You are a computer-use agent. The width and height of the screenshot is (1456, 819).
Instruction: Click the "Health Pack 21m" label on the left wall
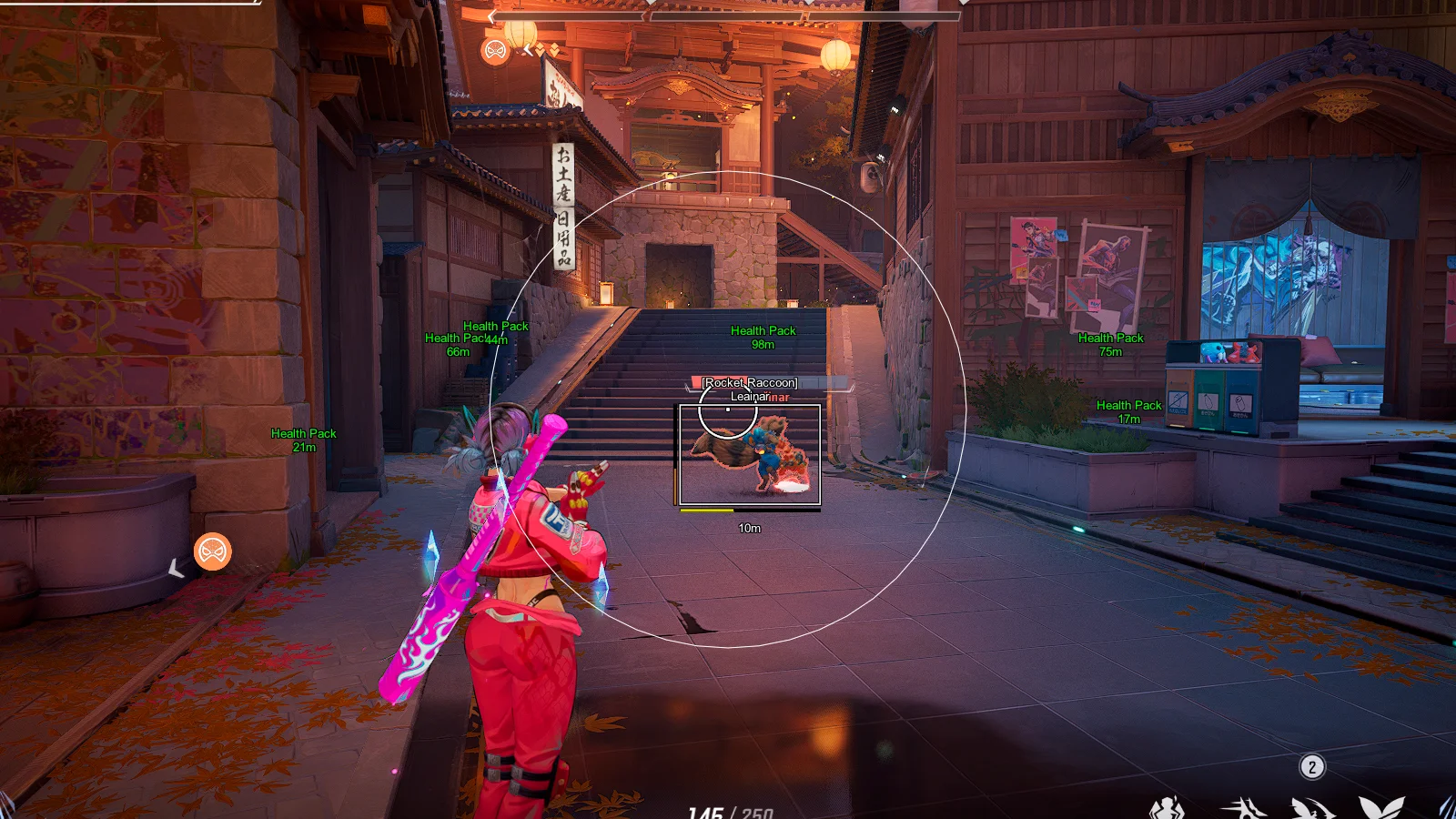[x=304, y=440]
